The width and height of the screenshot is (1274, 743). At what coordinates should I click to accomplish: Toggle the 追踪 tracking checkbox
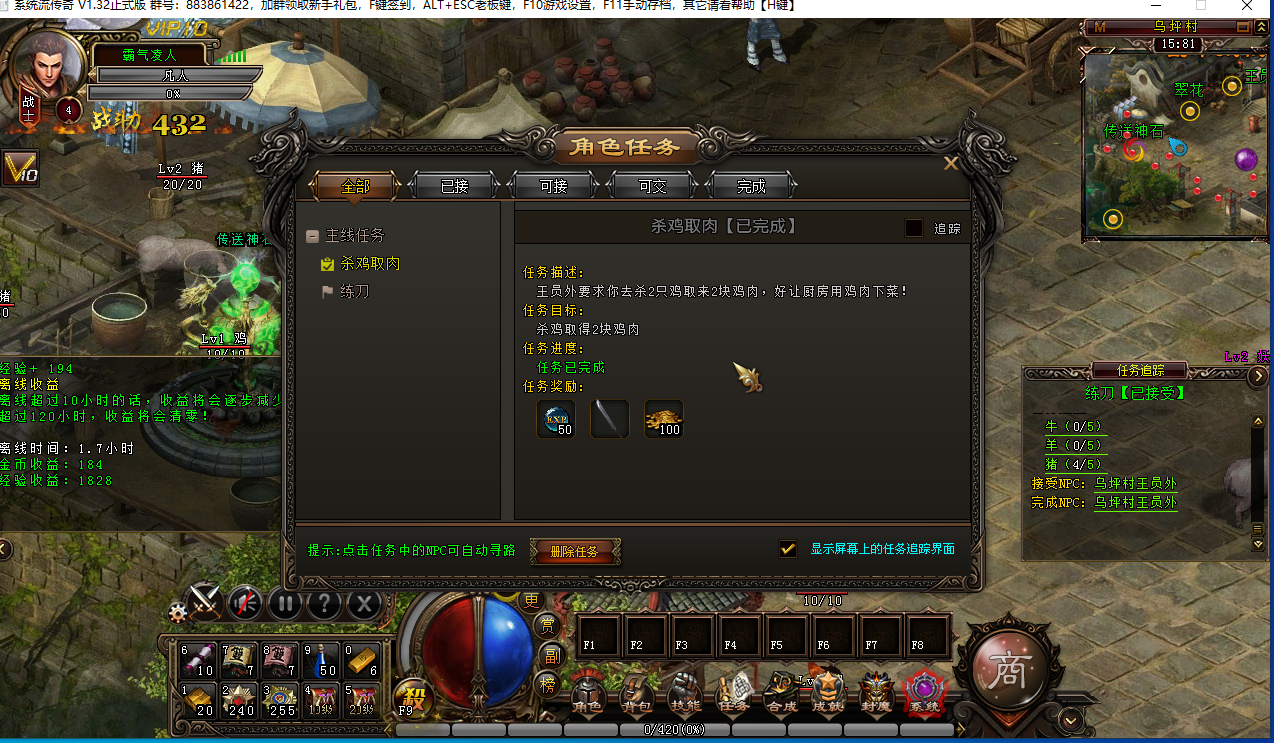914,228
